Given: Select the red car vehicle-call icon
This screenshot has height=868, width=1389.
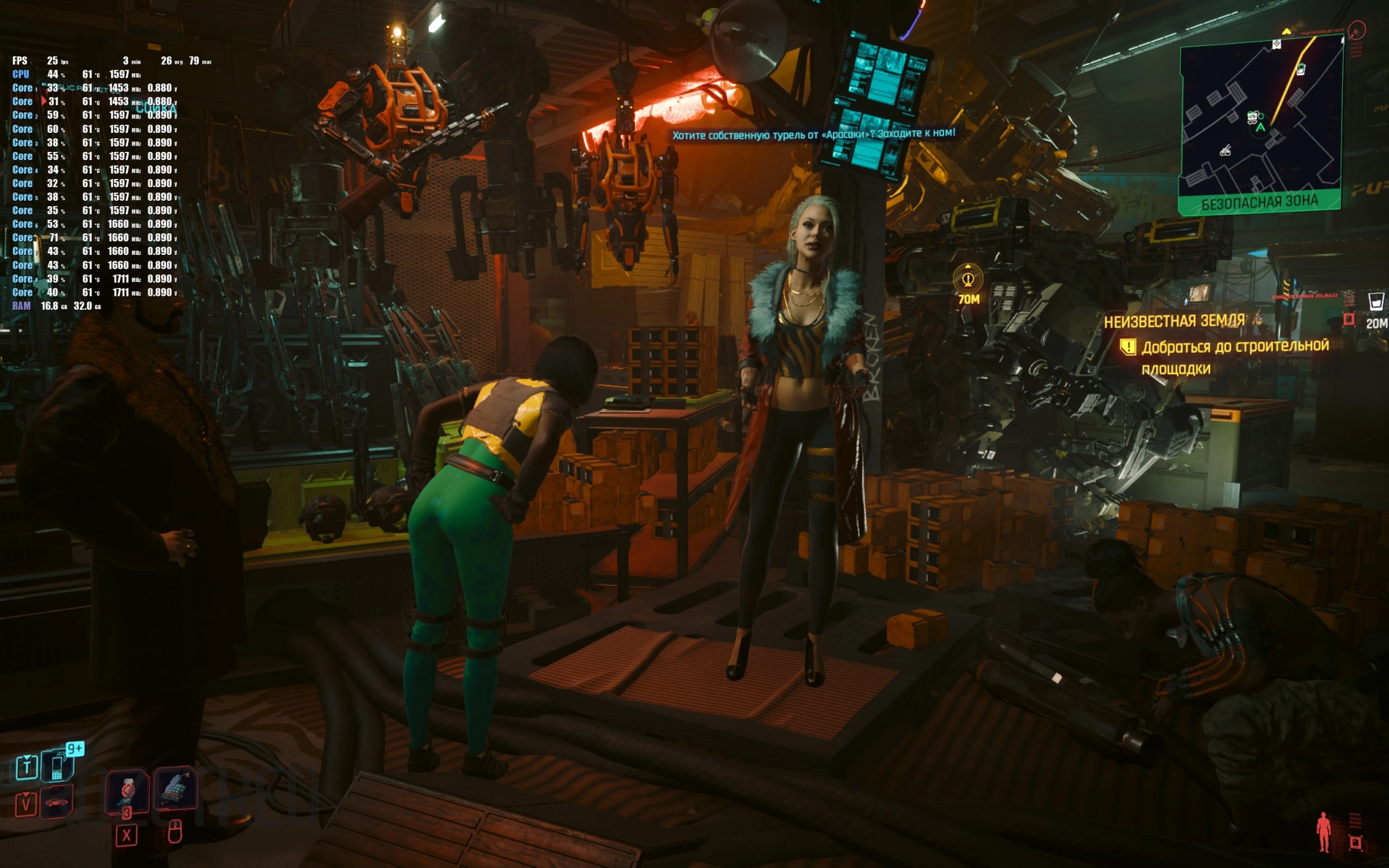Looking at the screenshot, I should point(58,802).
